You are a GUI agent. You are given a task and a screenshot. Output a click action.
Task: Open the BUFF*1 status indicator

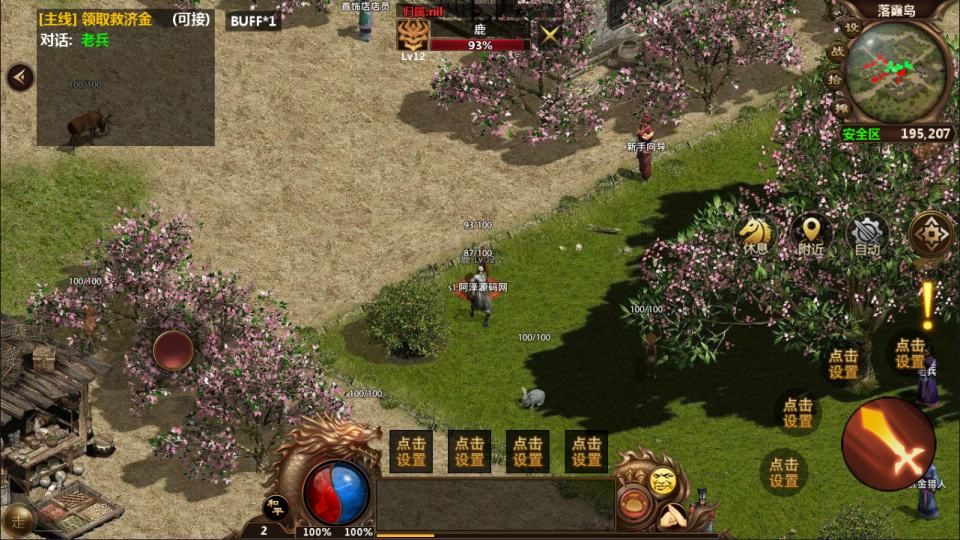[x=252, y=20]
